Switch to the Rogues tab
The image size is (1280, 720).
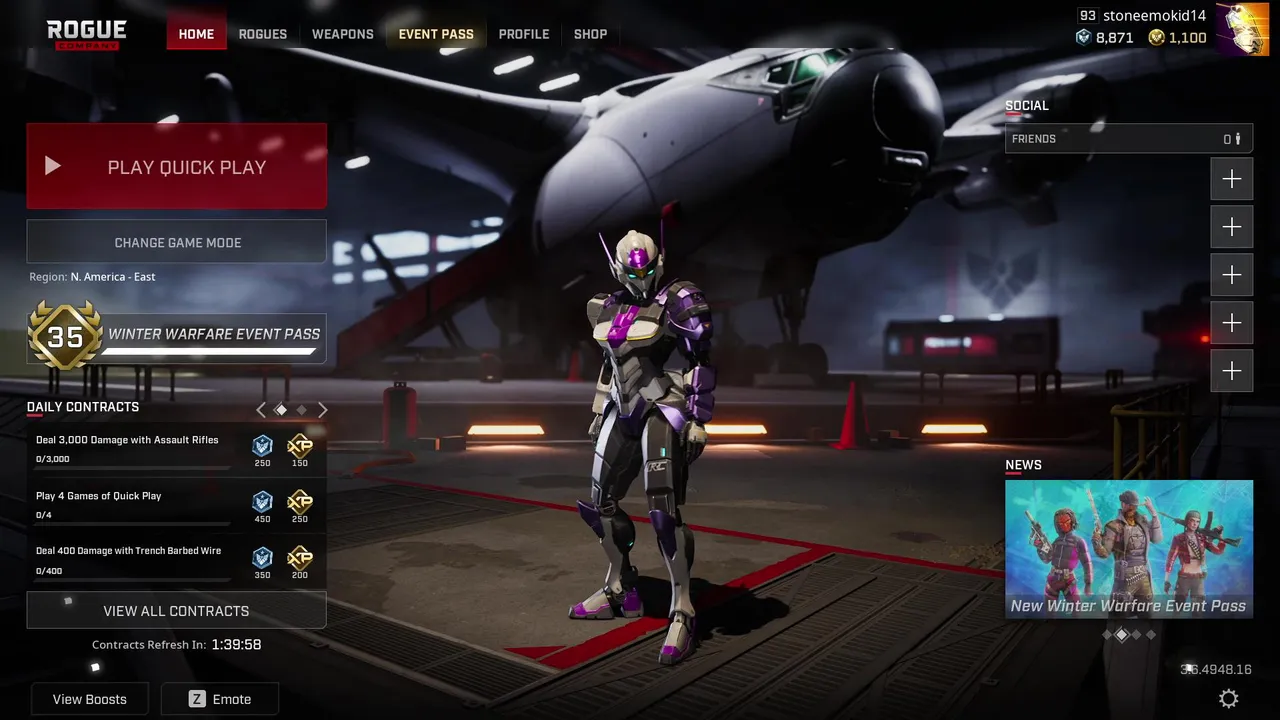click(x=263, y=34)
